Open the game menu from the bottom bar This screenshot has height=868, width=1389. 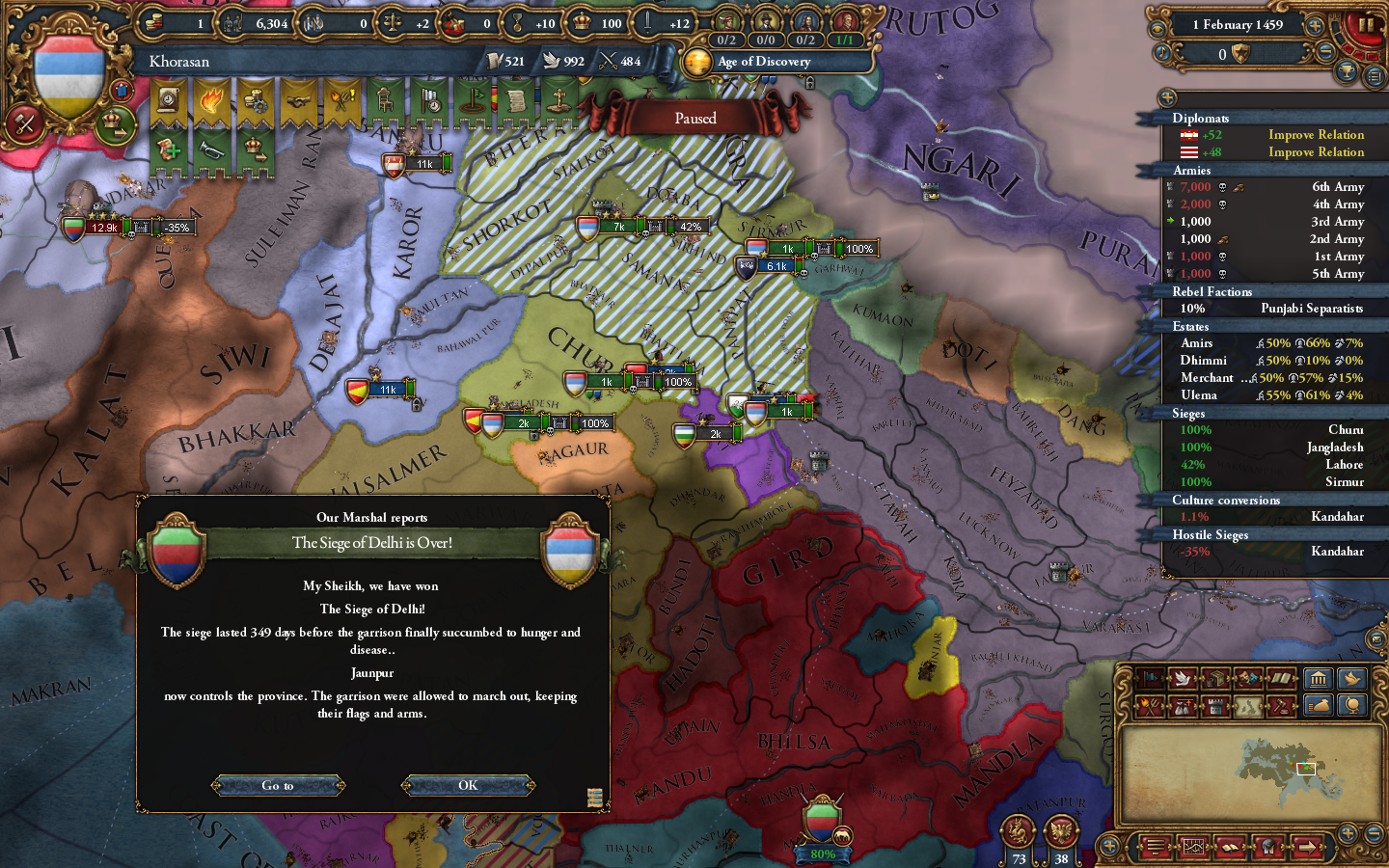(1155, 847)
